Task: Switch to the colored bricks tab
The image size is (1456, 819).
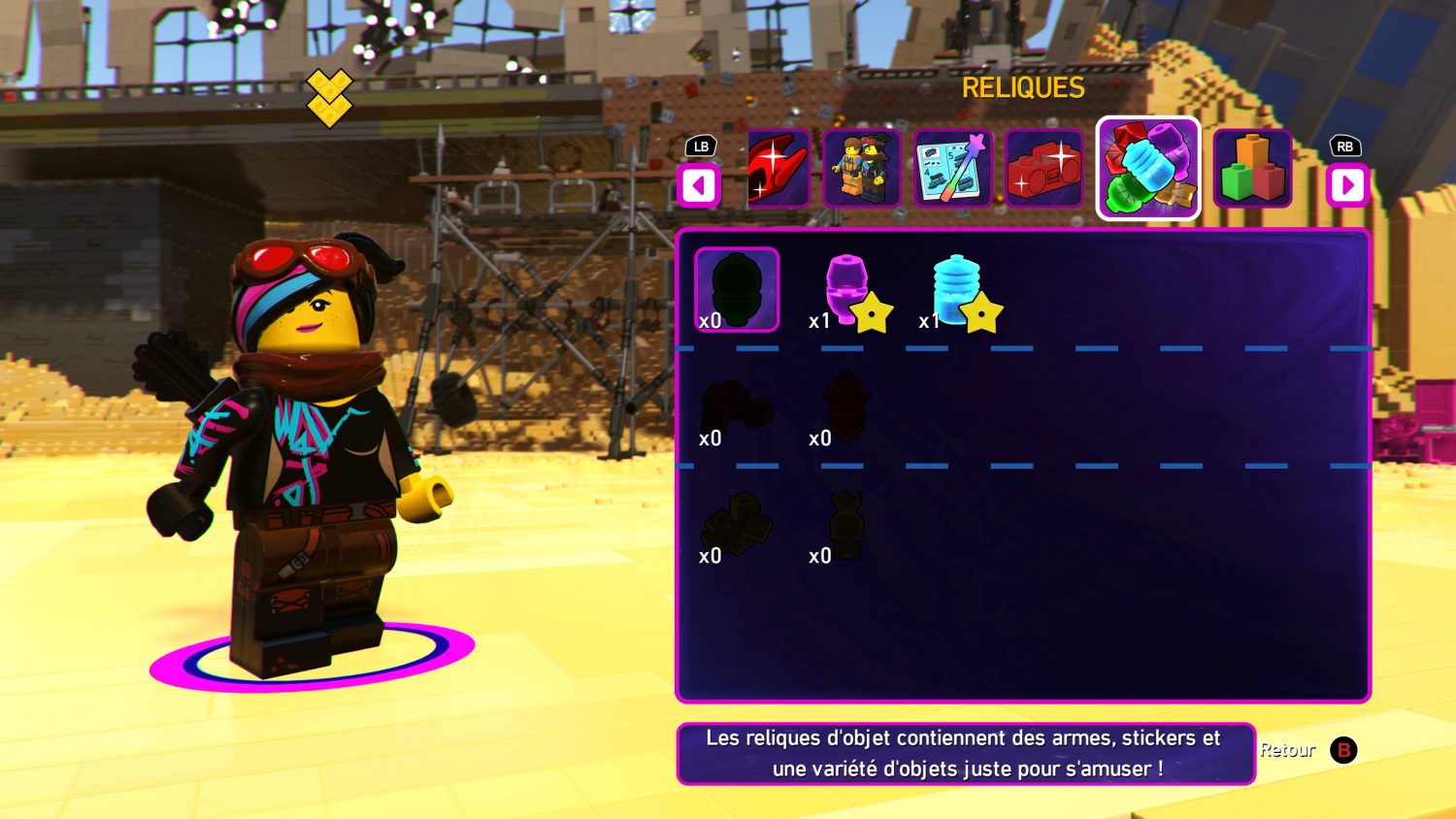Action: coord(1252,169)
